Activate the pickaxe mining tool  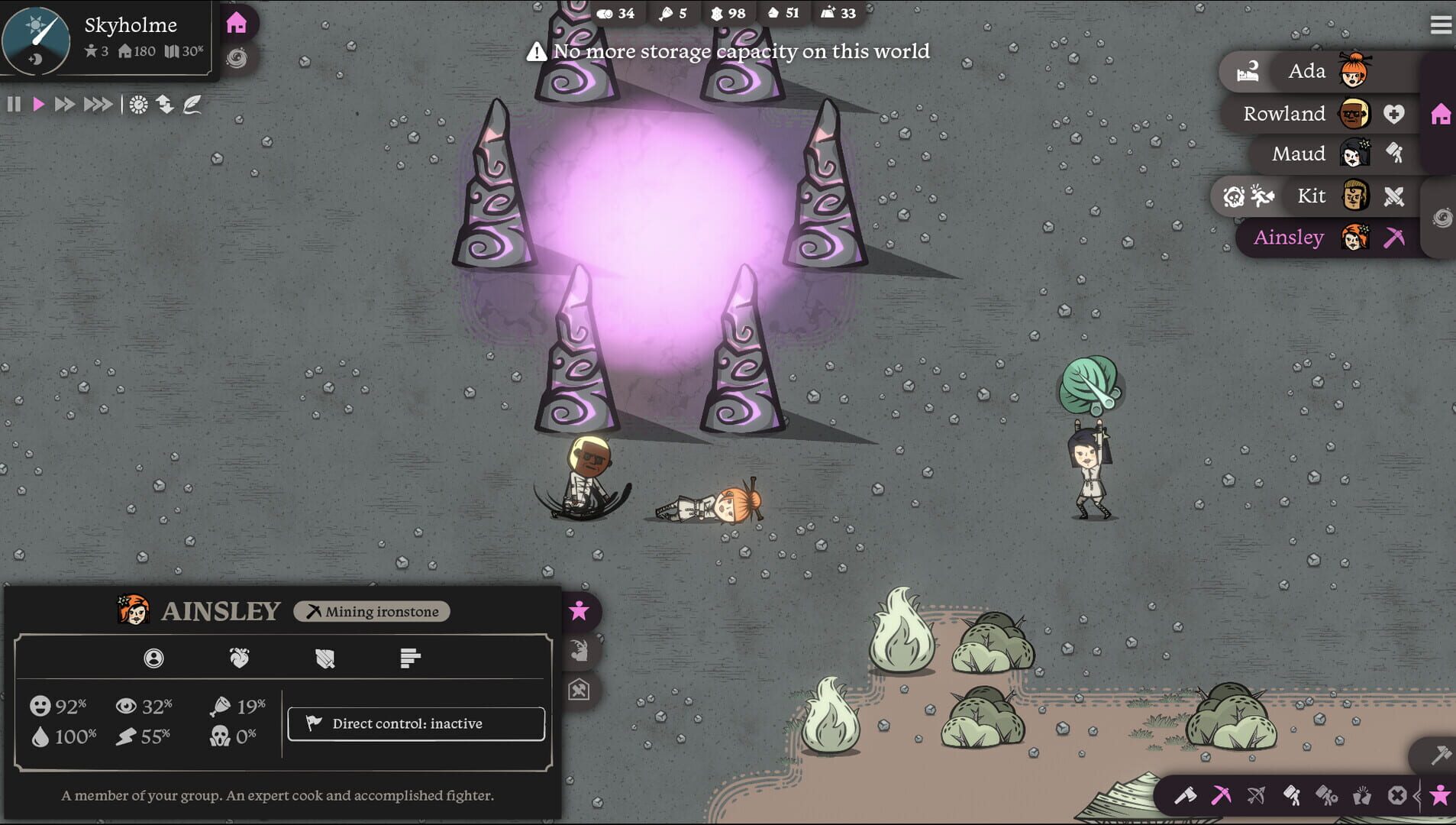point(1221,794)
